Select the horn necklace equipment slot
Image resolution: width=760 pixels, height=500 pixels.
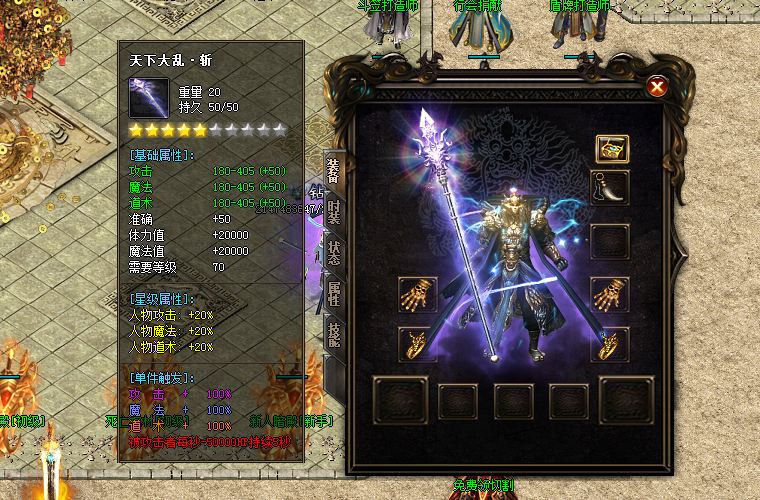click(610, 187)
